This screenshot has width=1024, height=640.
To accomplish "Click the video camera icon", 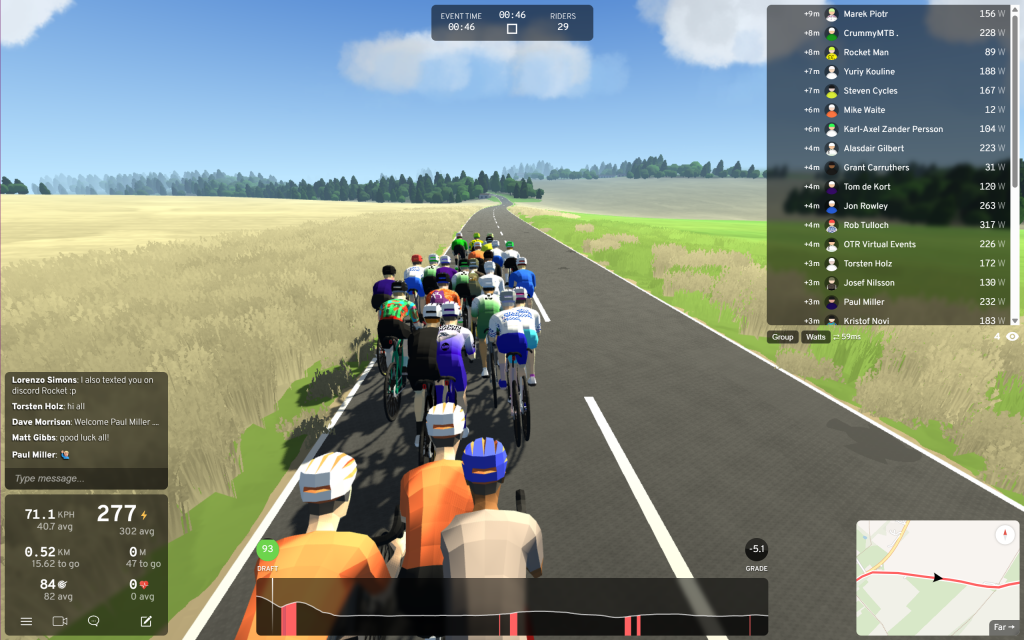I will click(59, 621).
